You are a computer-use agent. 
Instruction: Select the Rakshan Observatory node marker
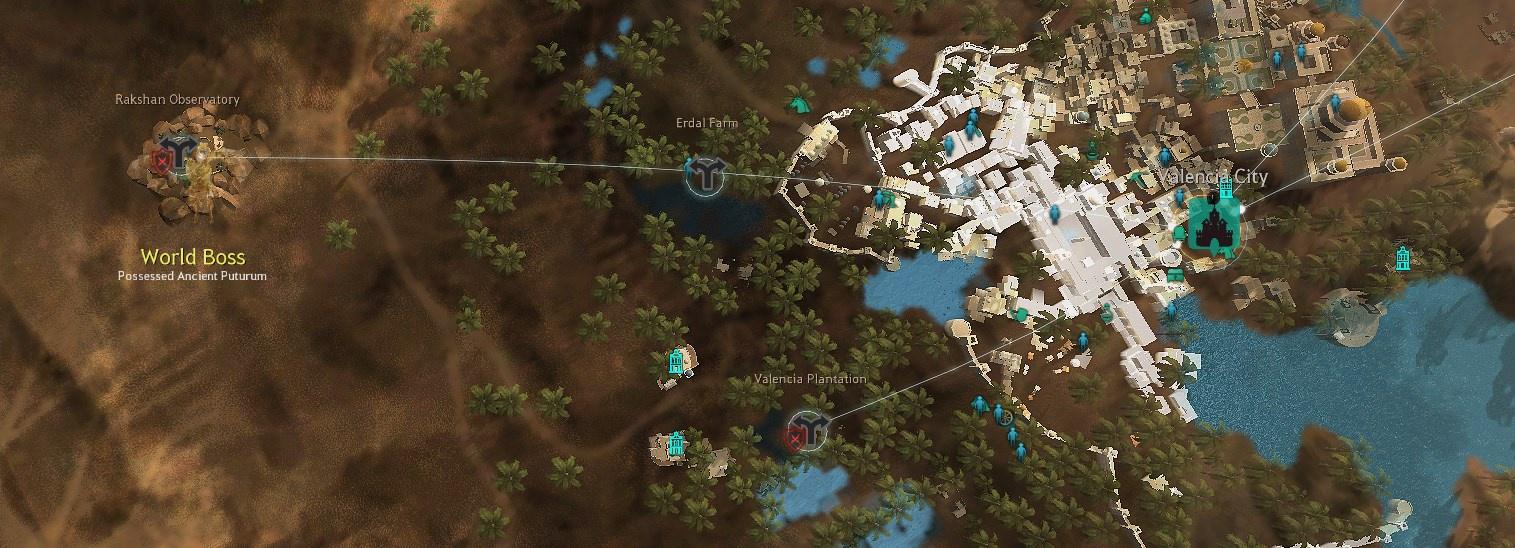(181, 153)
